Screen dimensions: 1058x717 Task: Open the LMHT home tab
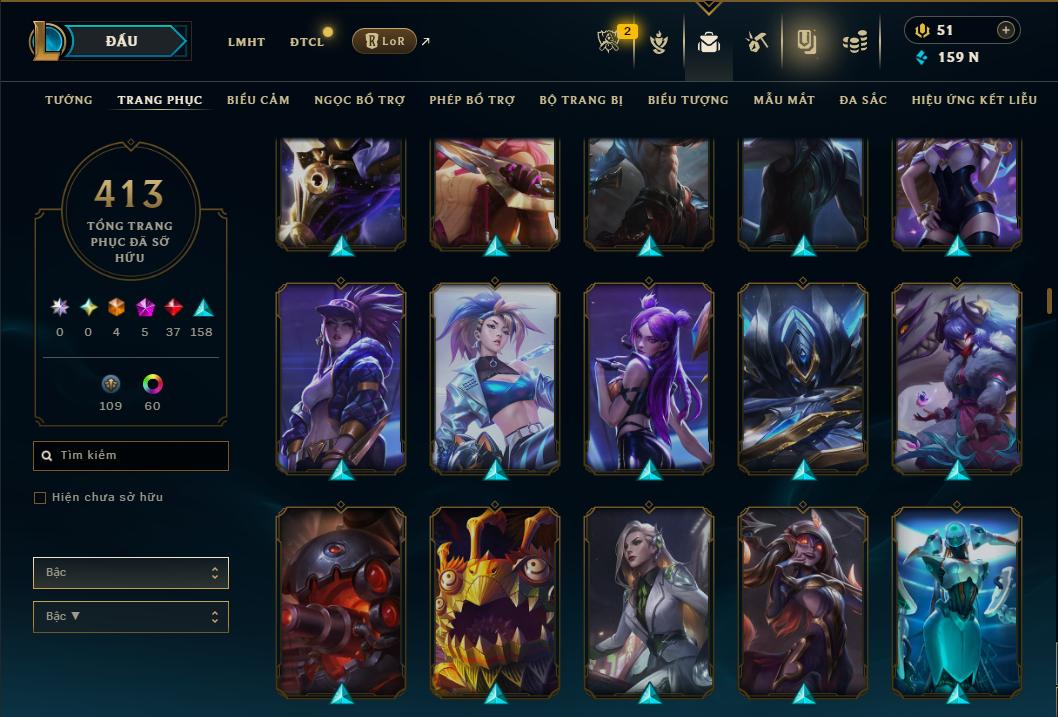pyautogui.click(x=246, y=42)
